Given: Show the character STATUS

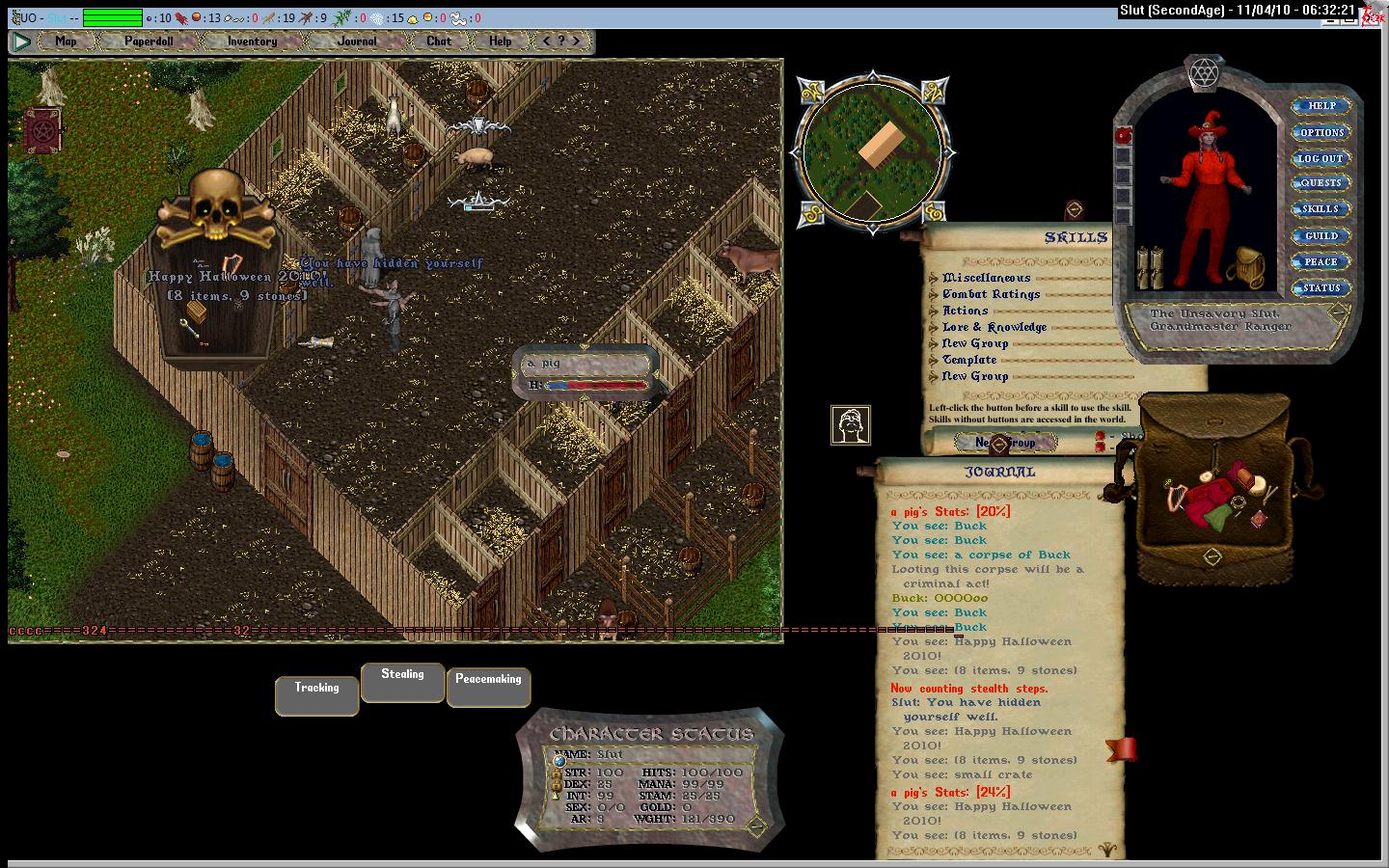Looking at the screenshot, I should click(x=1321, y=287).
